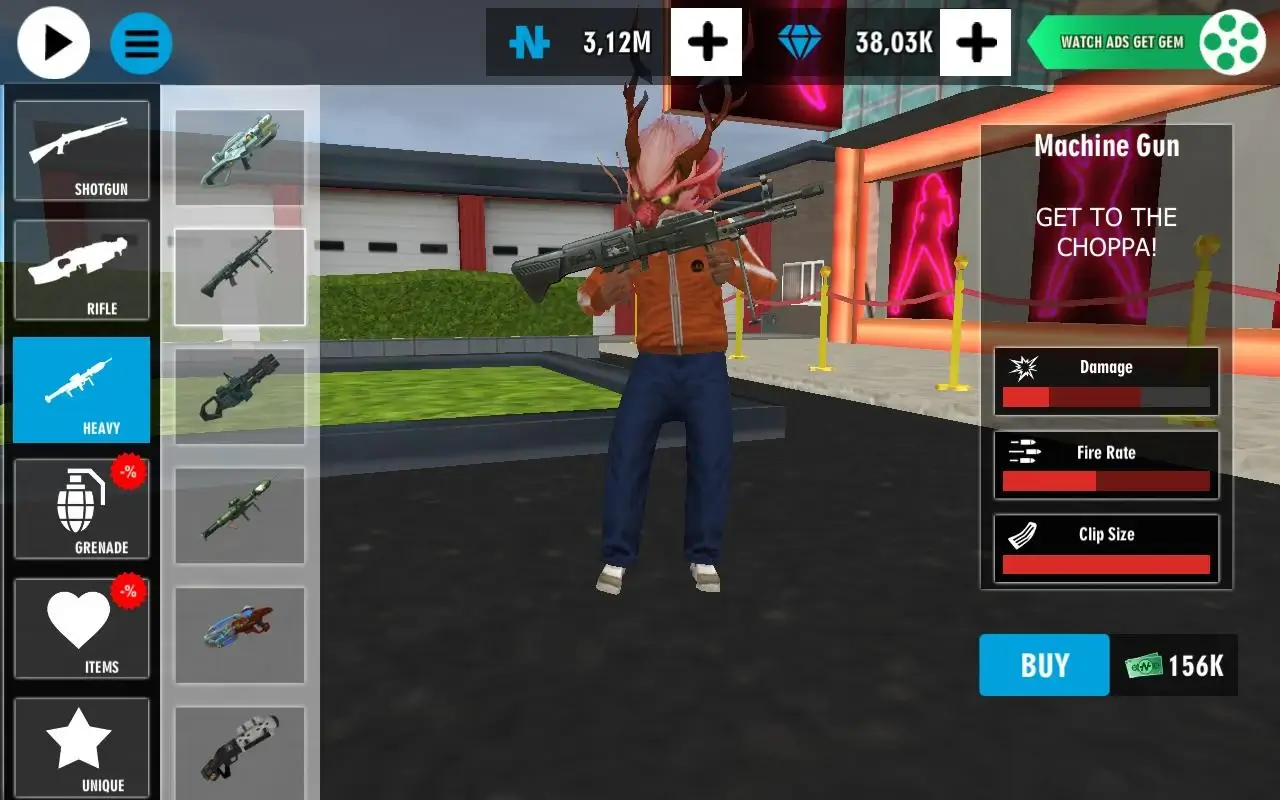Select the Shotgun weapon category

click(81, 150)
